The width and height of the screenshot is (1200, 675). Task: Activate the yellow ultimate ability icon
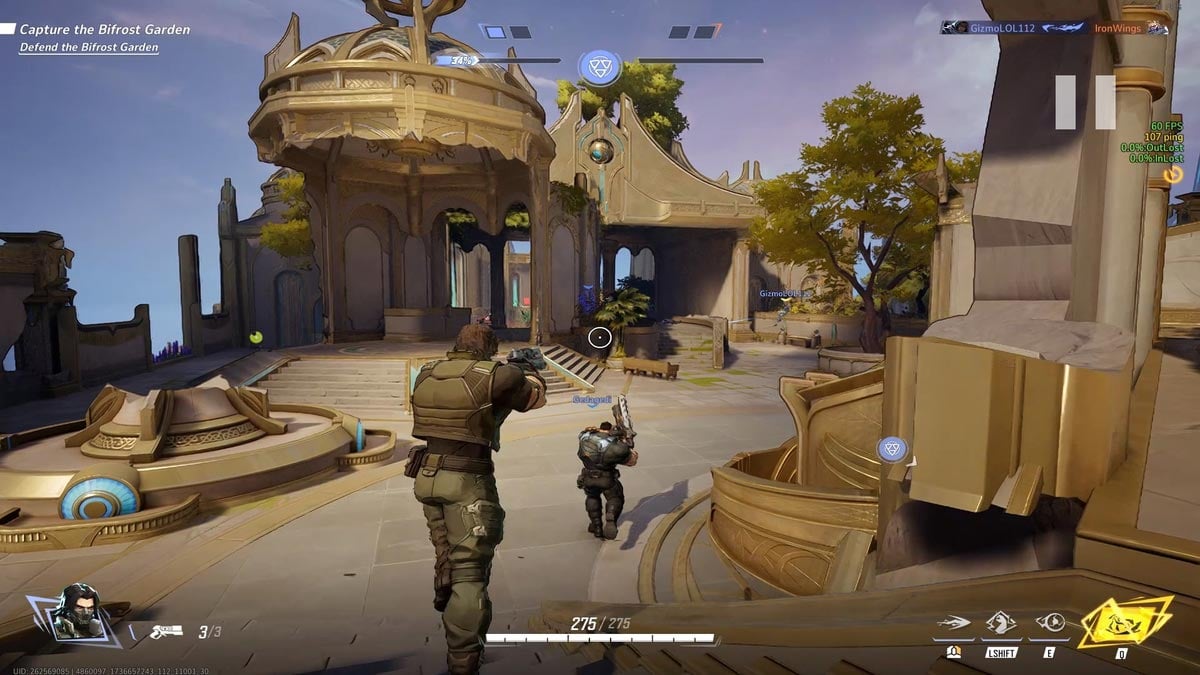point(1123,624)
